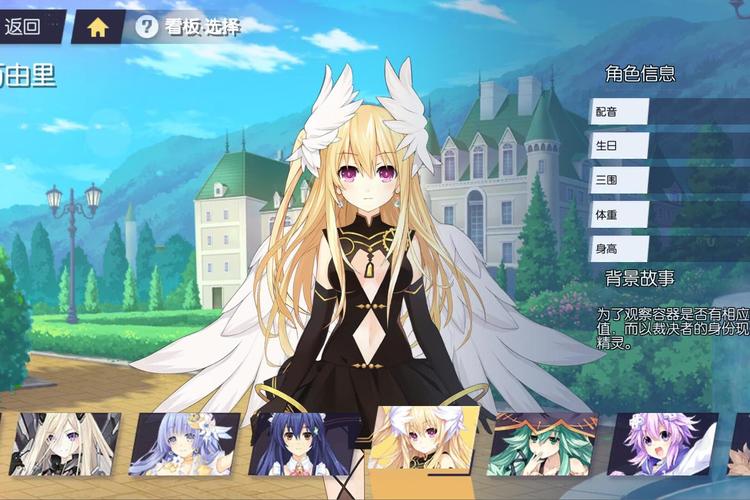
Task: Click the 返回 back button
Action: 26,26
